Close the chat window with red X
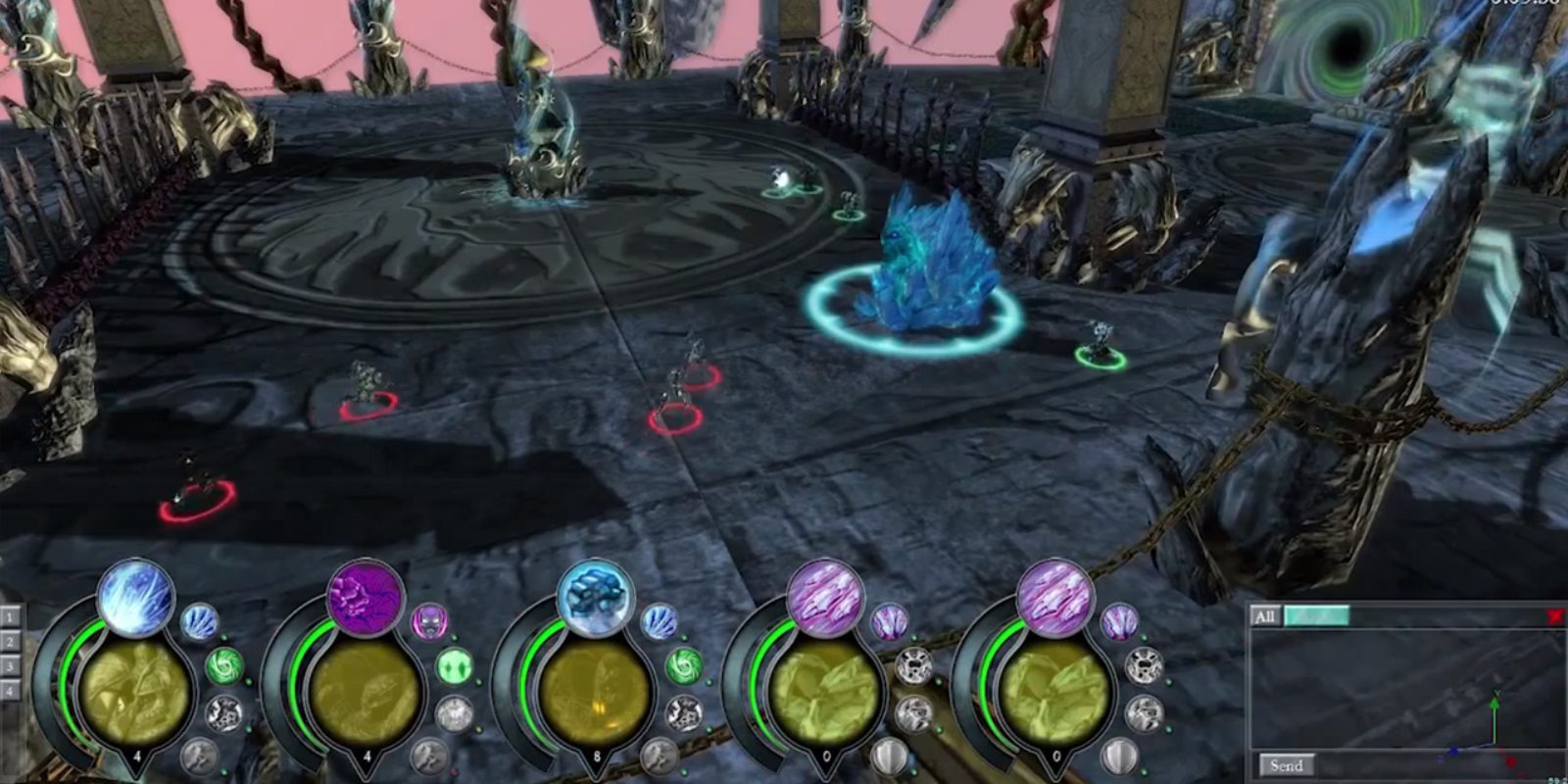The width and height of the screenshot is (1568, 784). pos(1554,616)
